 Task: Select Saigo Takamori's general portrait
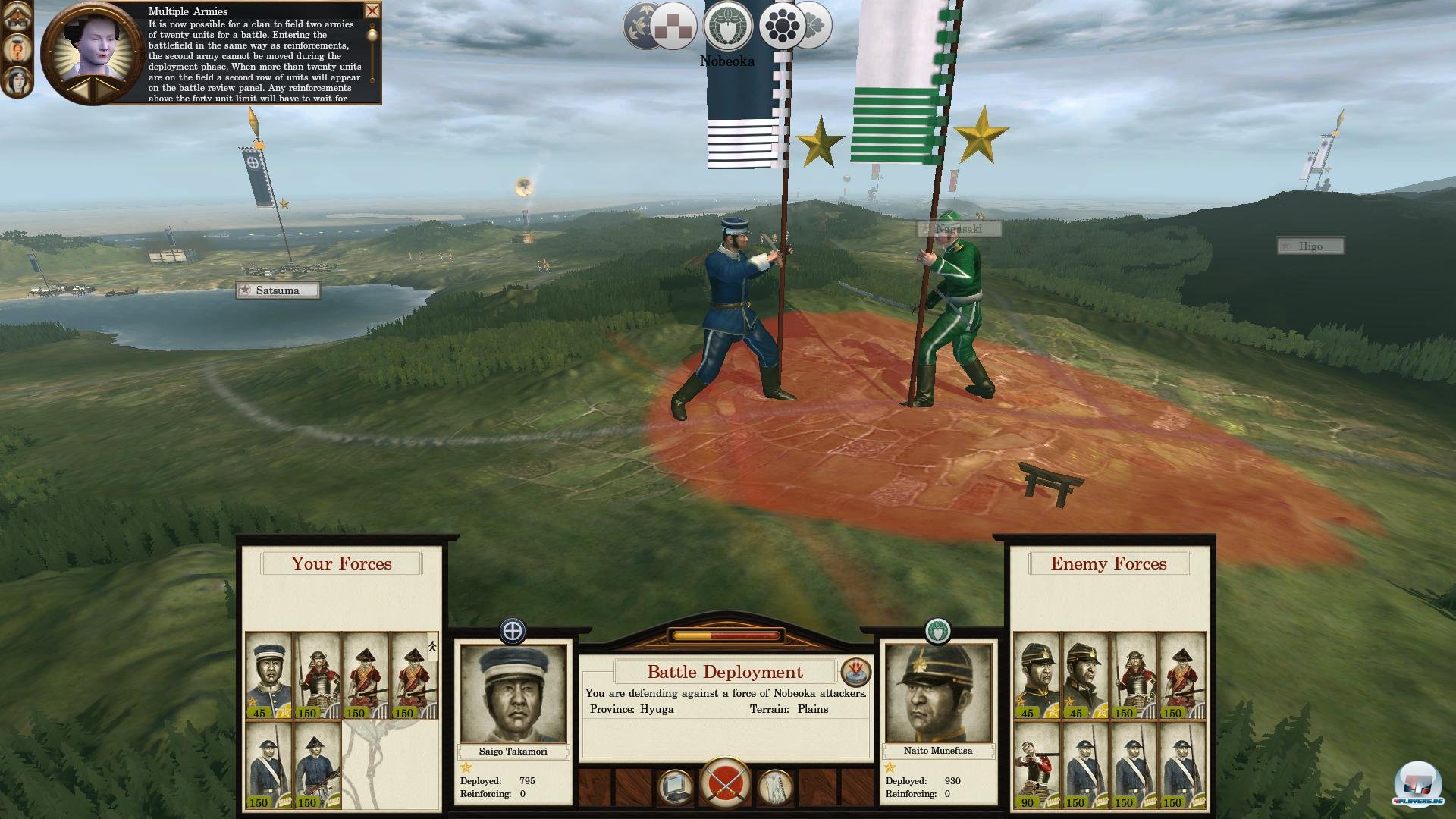513,694
